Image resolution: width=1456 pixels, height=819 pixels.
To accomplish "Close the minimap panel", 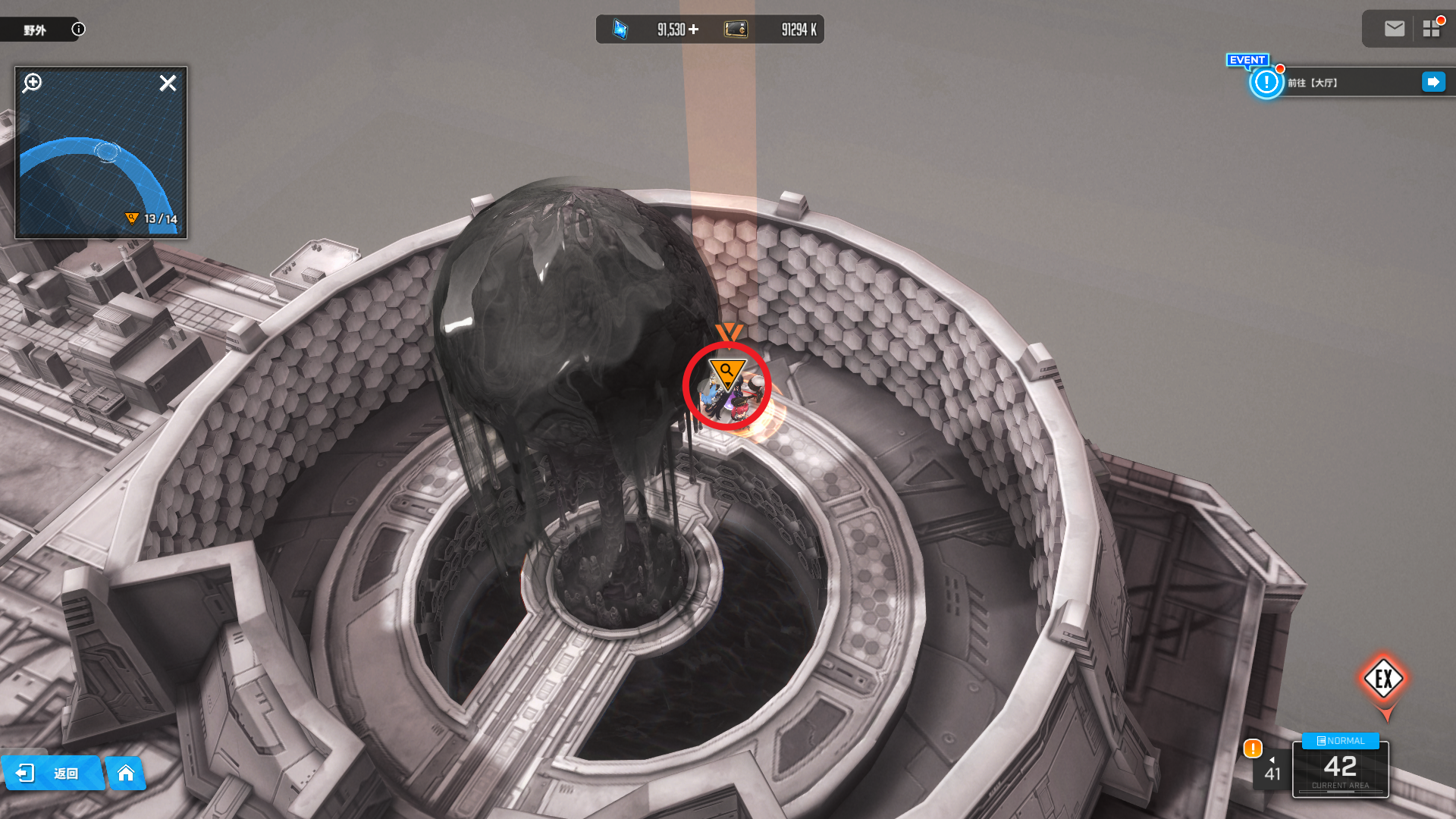I will pyautogui.click(x=168, y=83).
